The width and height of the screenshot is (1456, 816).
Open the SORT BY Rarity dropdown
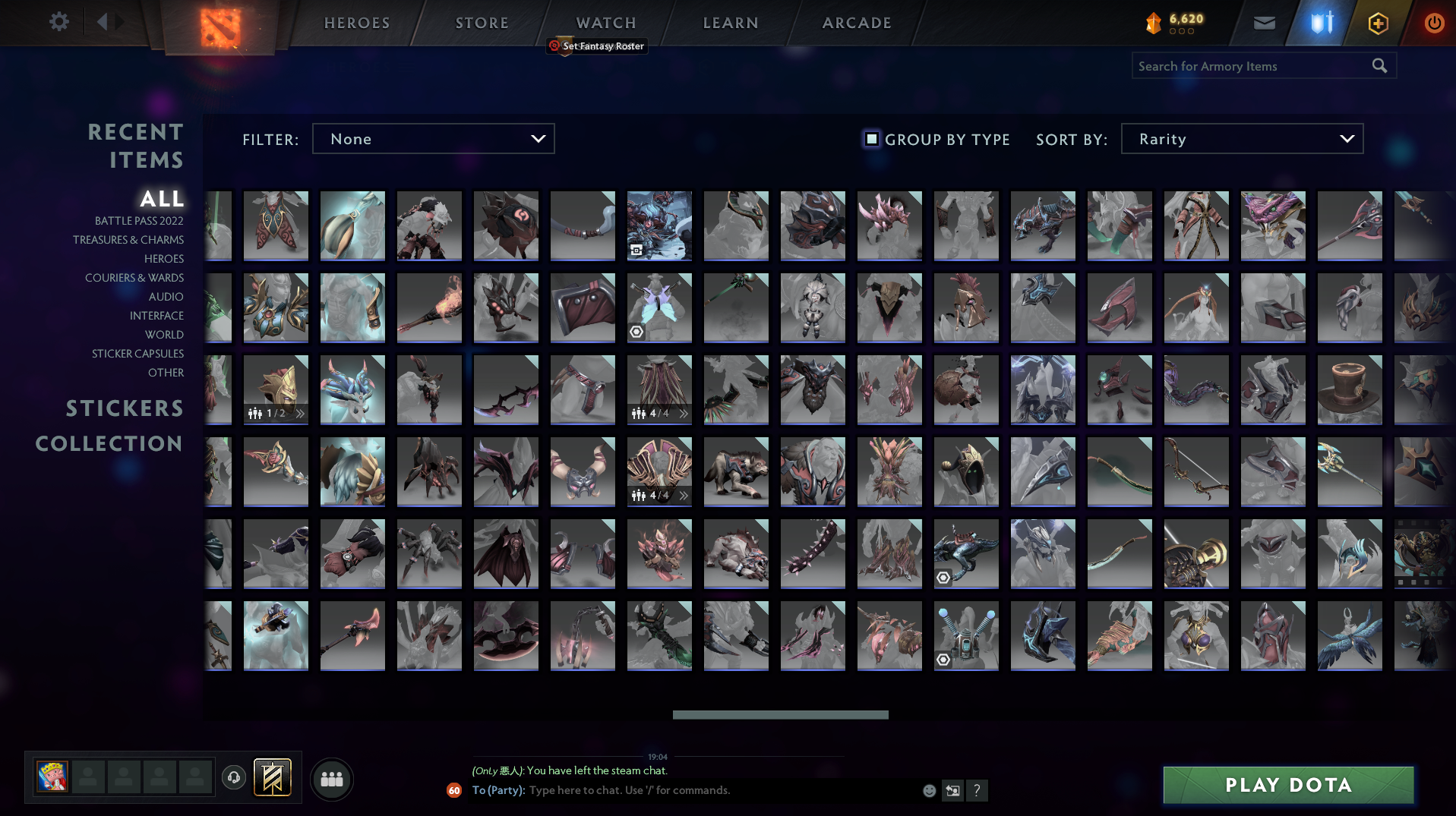coord(1241,139)
